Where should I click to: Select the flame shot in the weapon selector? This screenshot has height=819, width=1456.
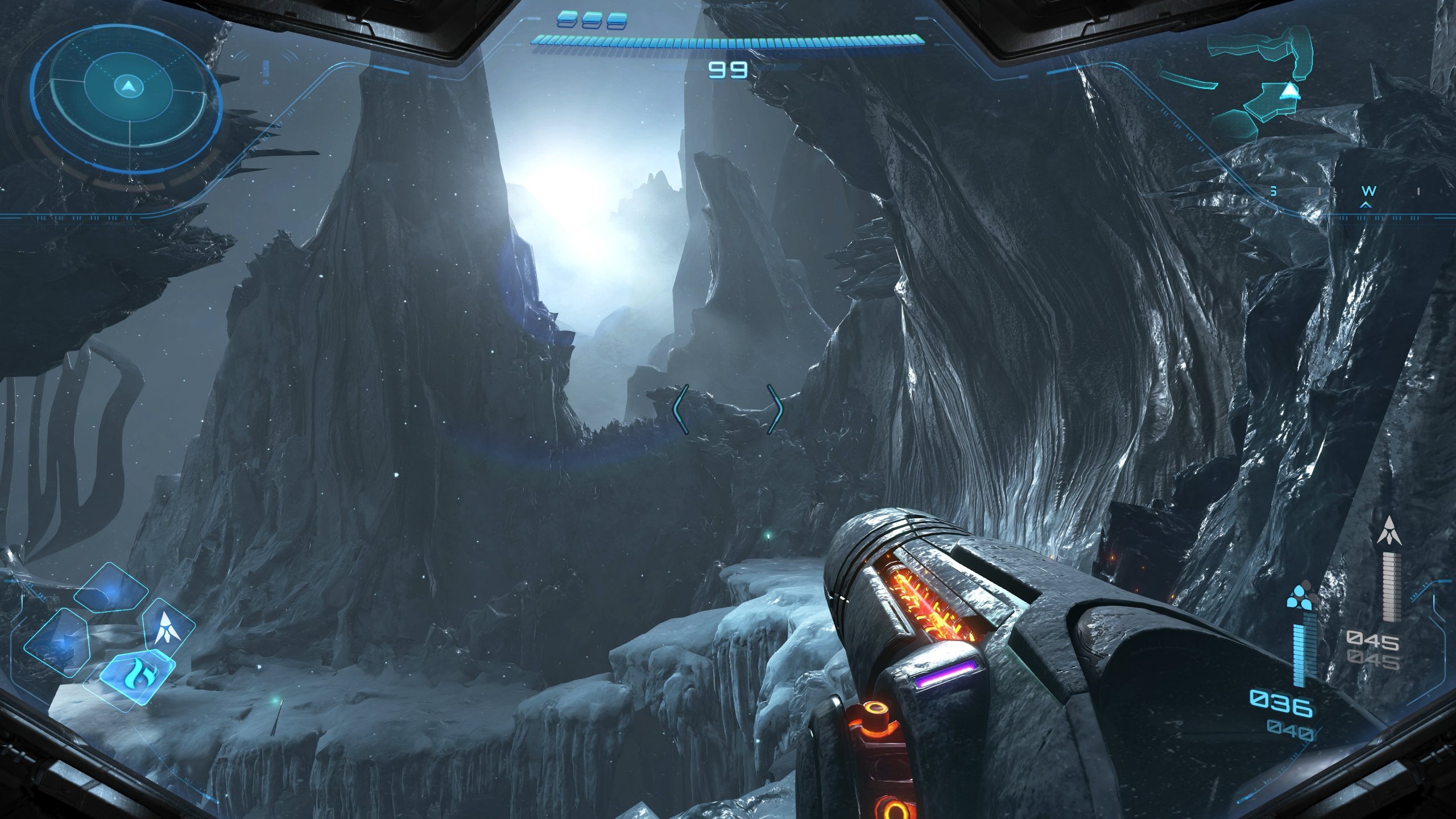(x=137, y=676)
